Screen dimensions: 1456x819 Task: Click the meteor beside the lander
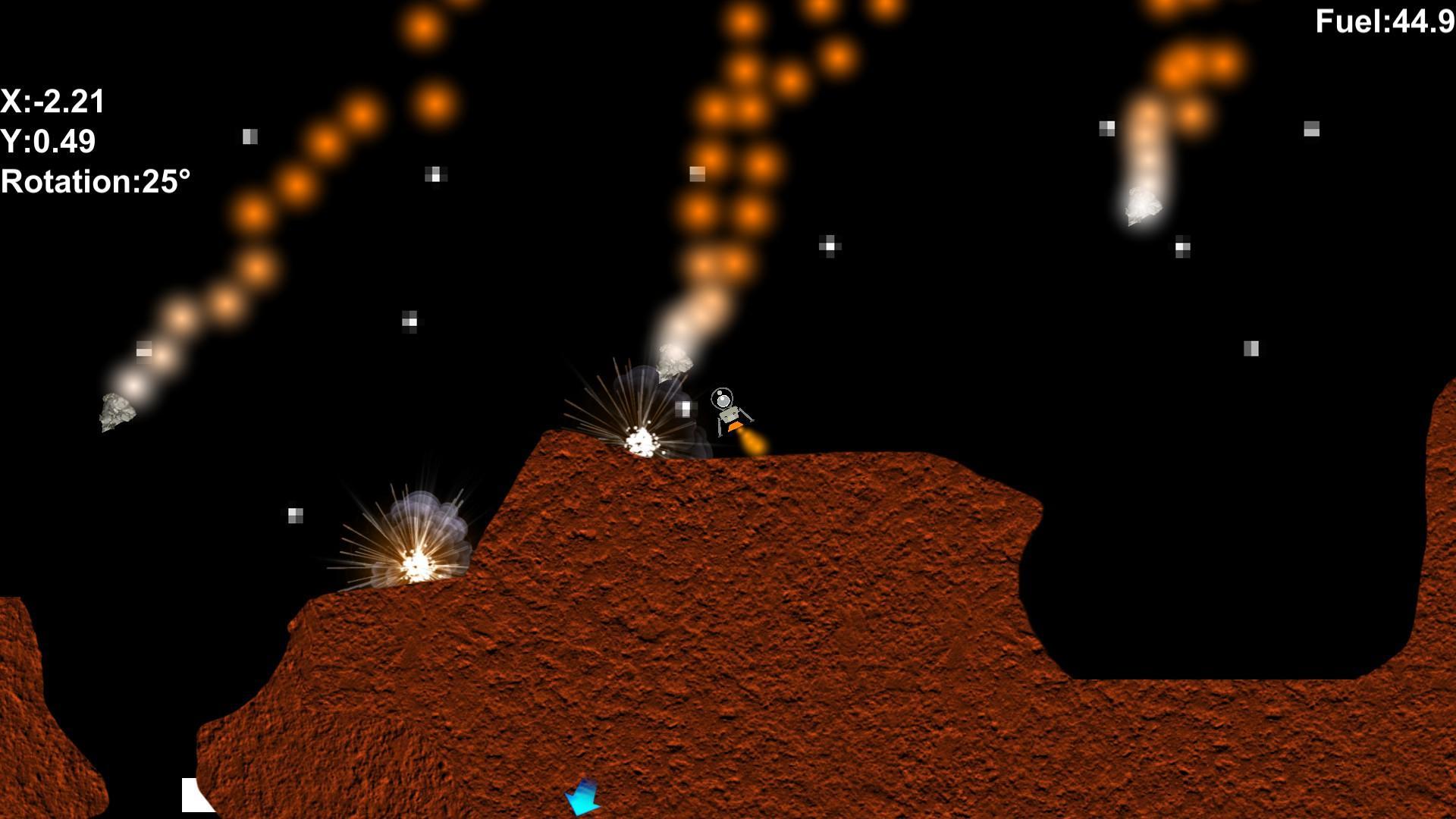tap(675, 364)
